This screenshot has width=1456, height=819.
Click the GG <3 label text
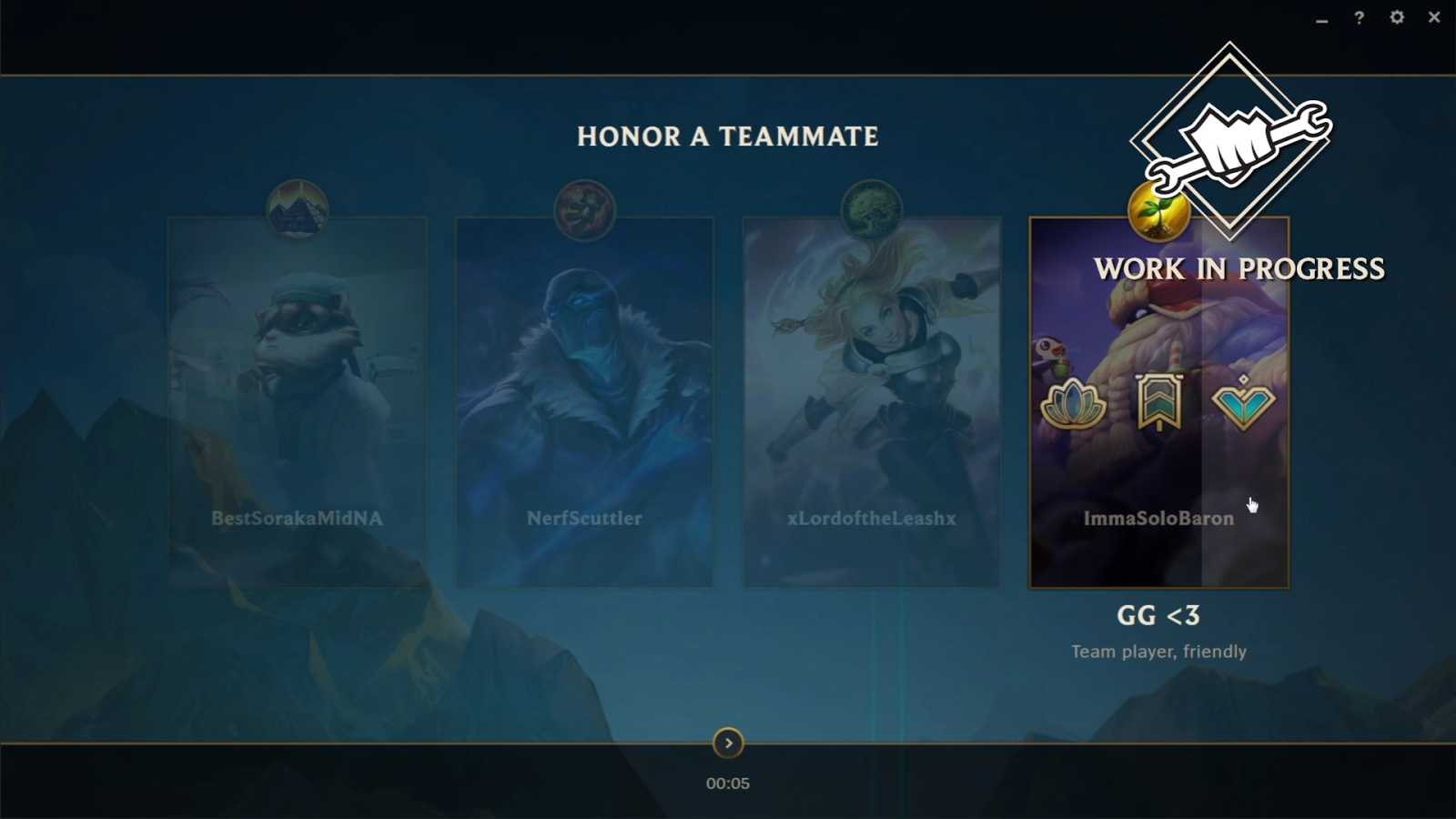(x=1158, y=616)
